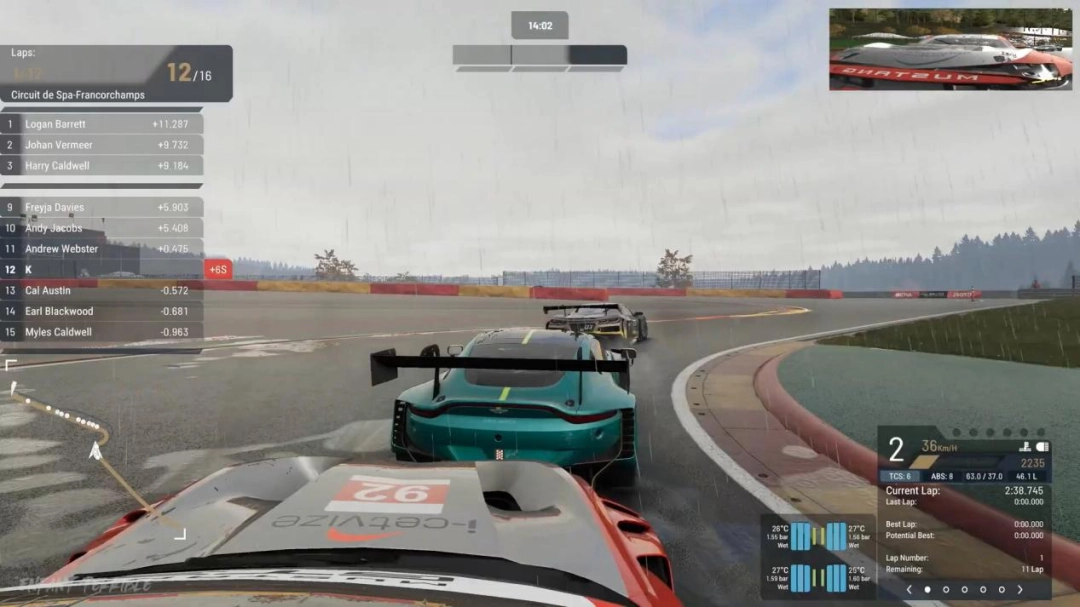Click the +6S penalty badge
The image size is (1080, 607).
[x=218, y=270]
